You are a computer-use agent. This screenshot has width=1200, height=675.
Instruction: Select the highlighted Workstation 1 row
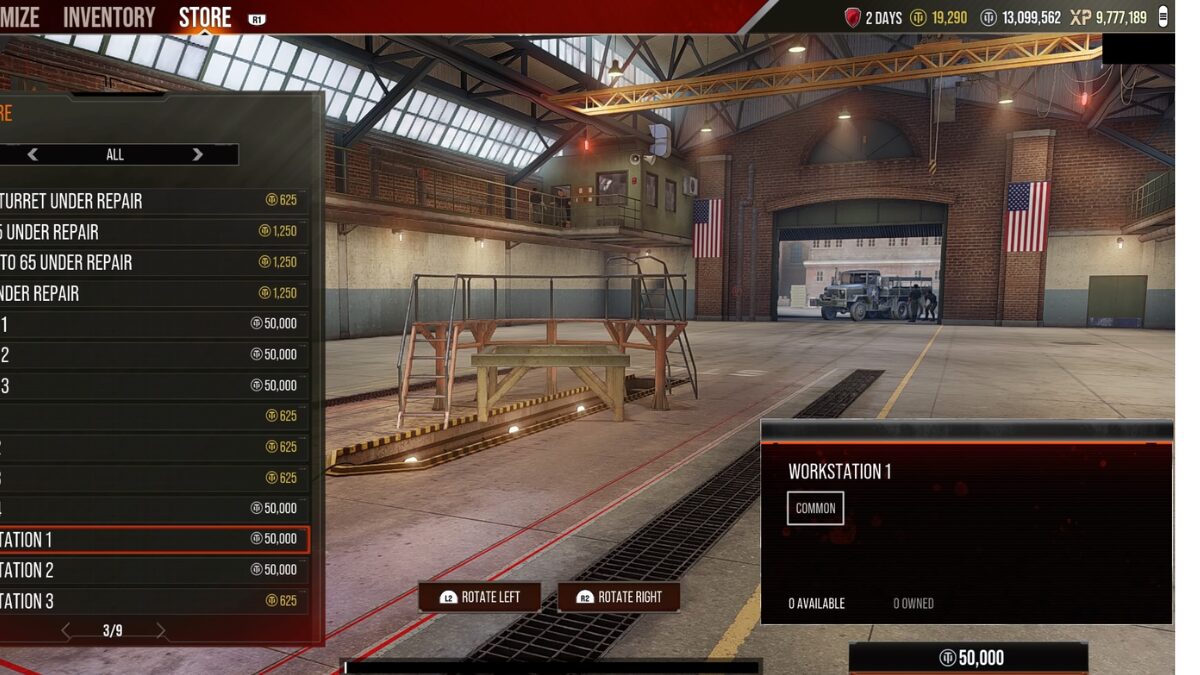150,540
